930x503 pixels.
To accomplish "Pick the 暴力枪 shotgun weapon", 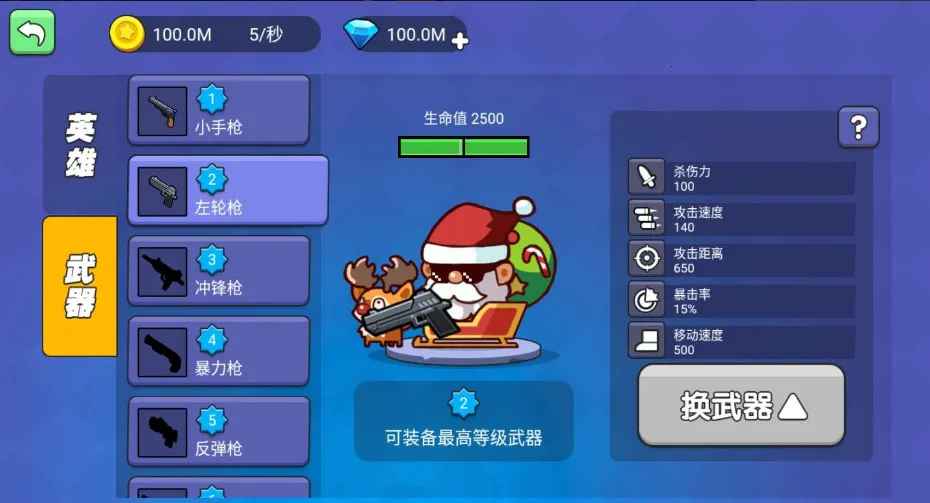I will pos(219,352).
